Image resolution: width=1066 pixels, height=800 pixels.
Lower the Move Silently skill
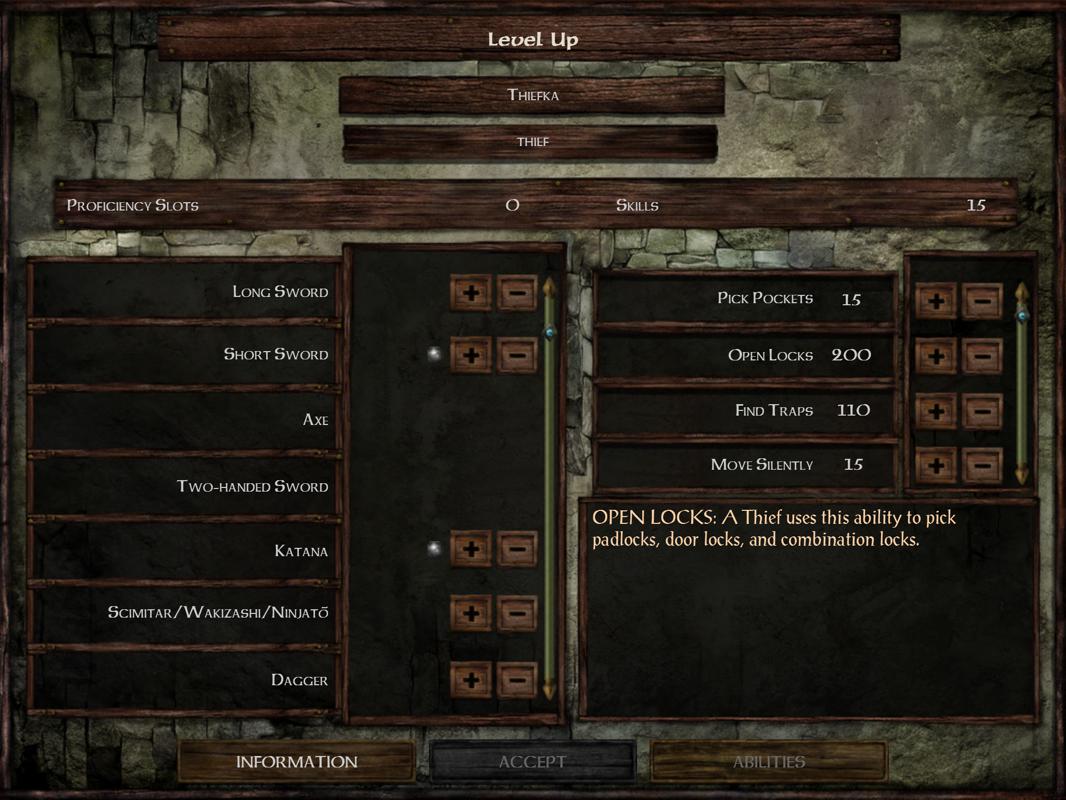(x=982, y=465)
